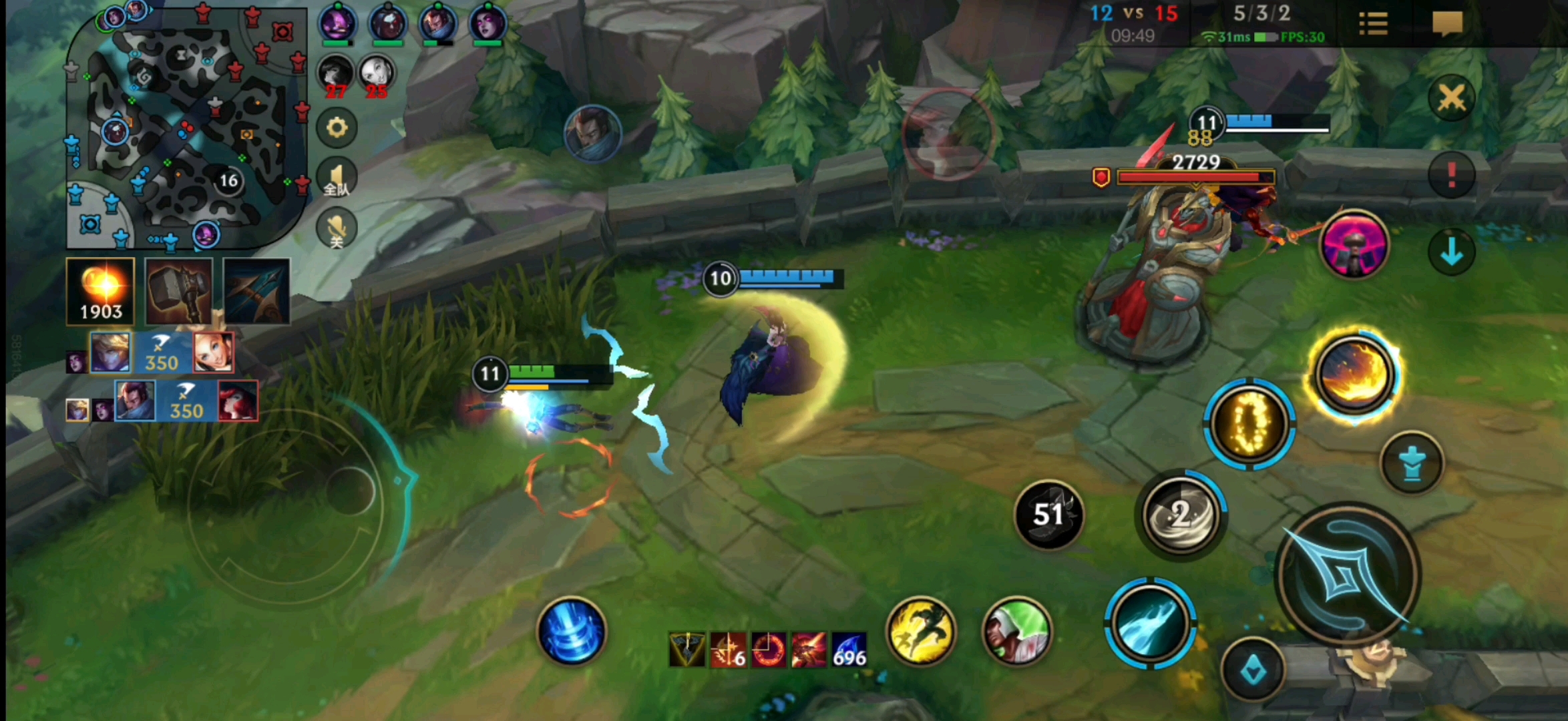Toggle the team voice speaker button
Viewport: 1568px width, 721px height.
coord(337,178)
